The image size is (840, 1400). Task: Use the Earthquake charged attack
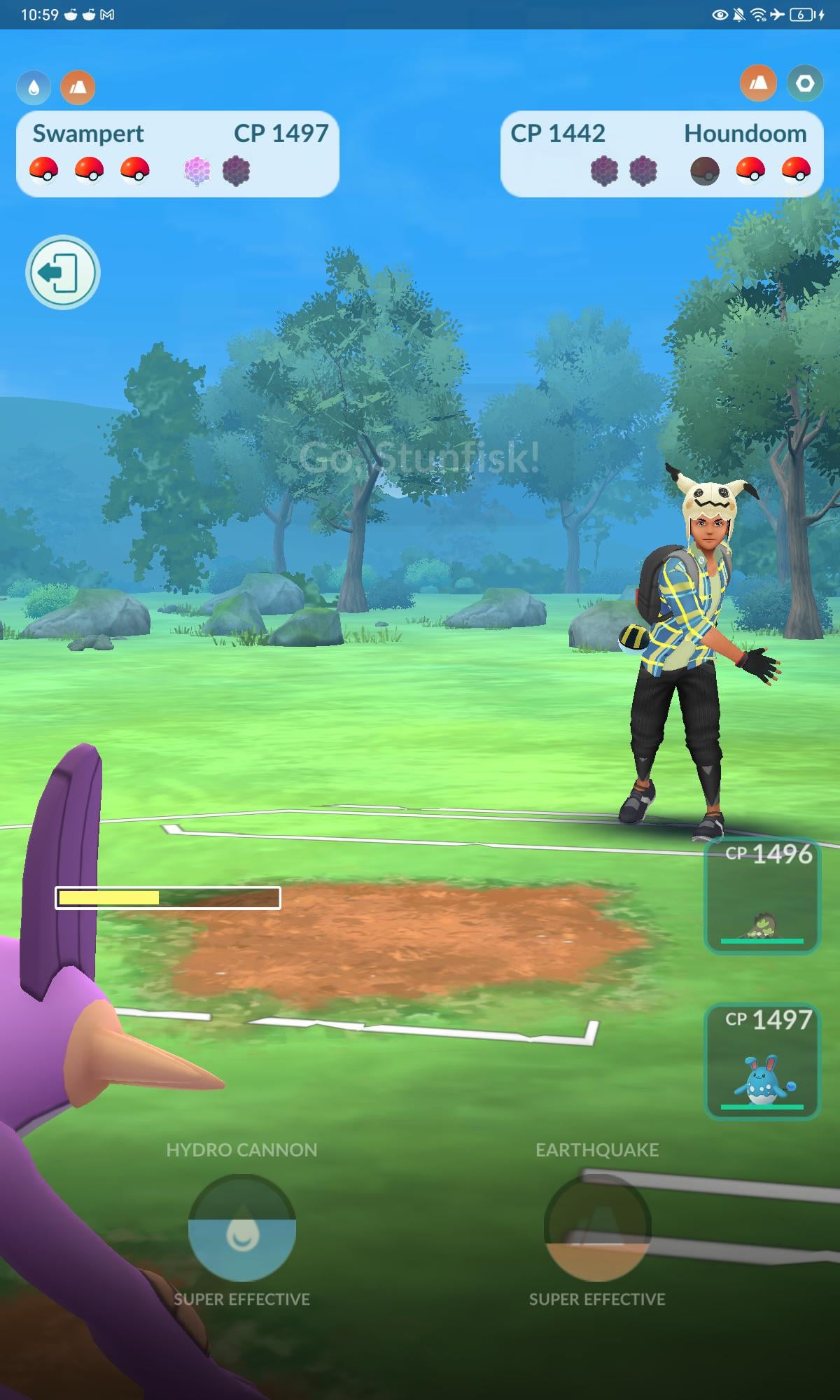coord(597,1228)
